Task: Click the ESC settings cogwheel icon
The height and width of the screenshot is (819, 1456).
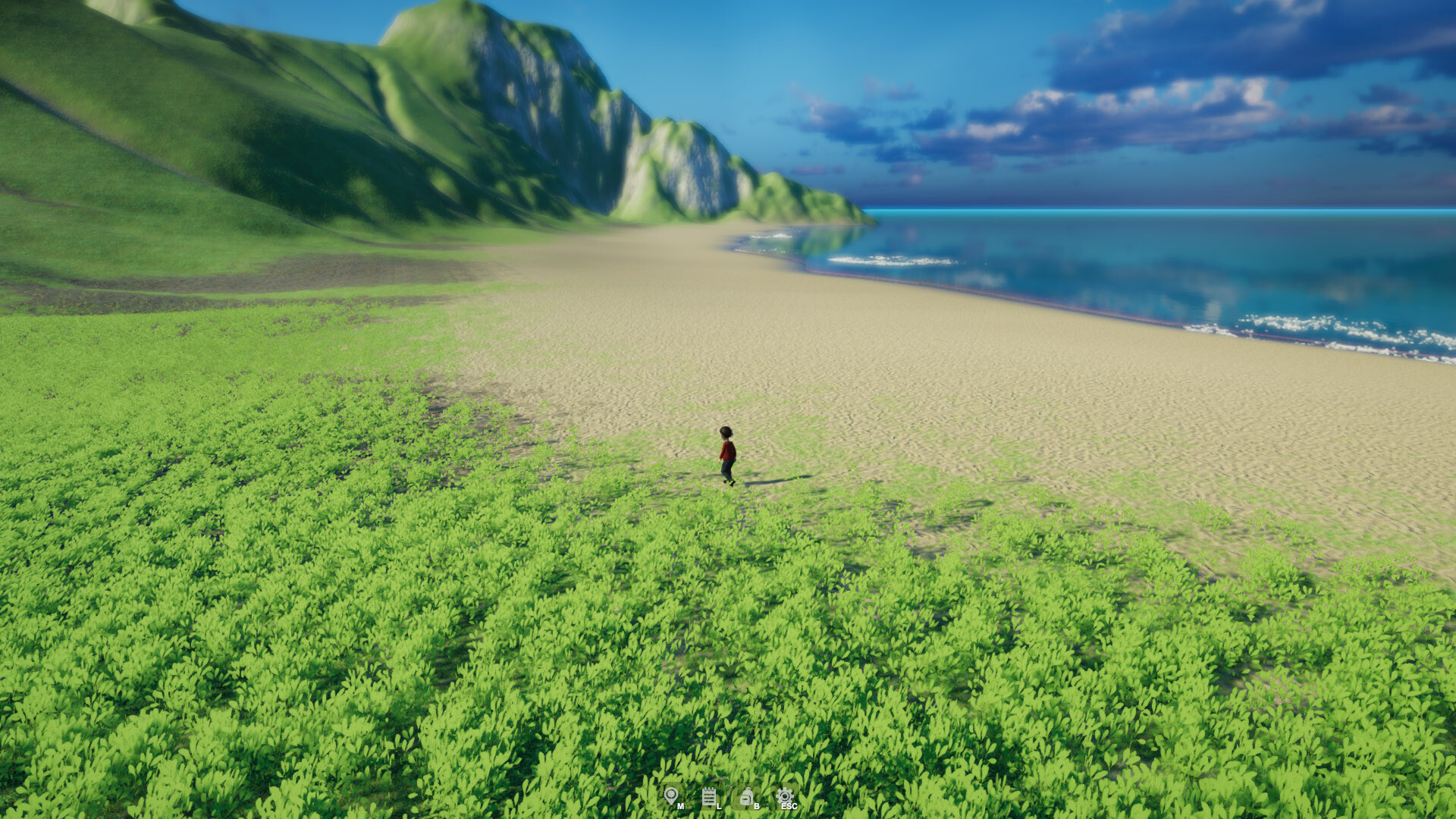Action: tap(785, 795)
